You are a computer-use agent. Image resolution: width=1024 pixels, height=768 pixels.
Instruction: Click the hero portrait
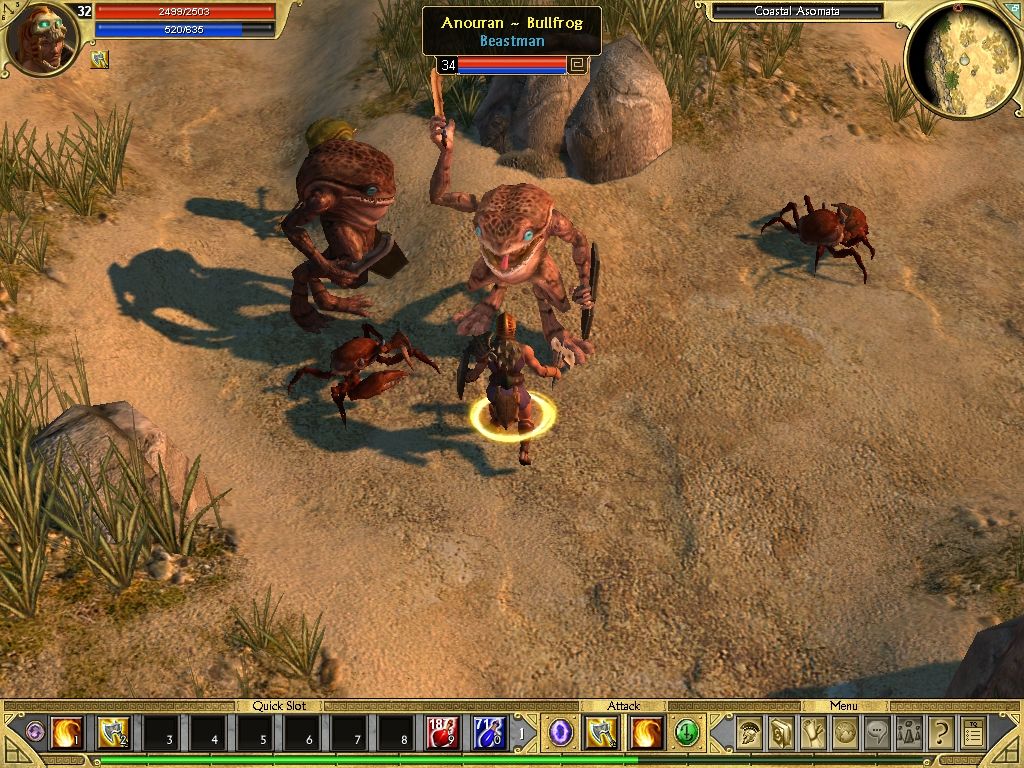click(40, 40)
